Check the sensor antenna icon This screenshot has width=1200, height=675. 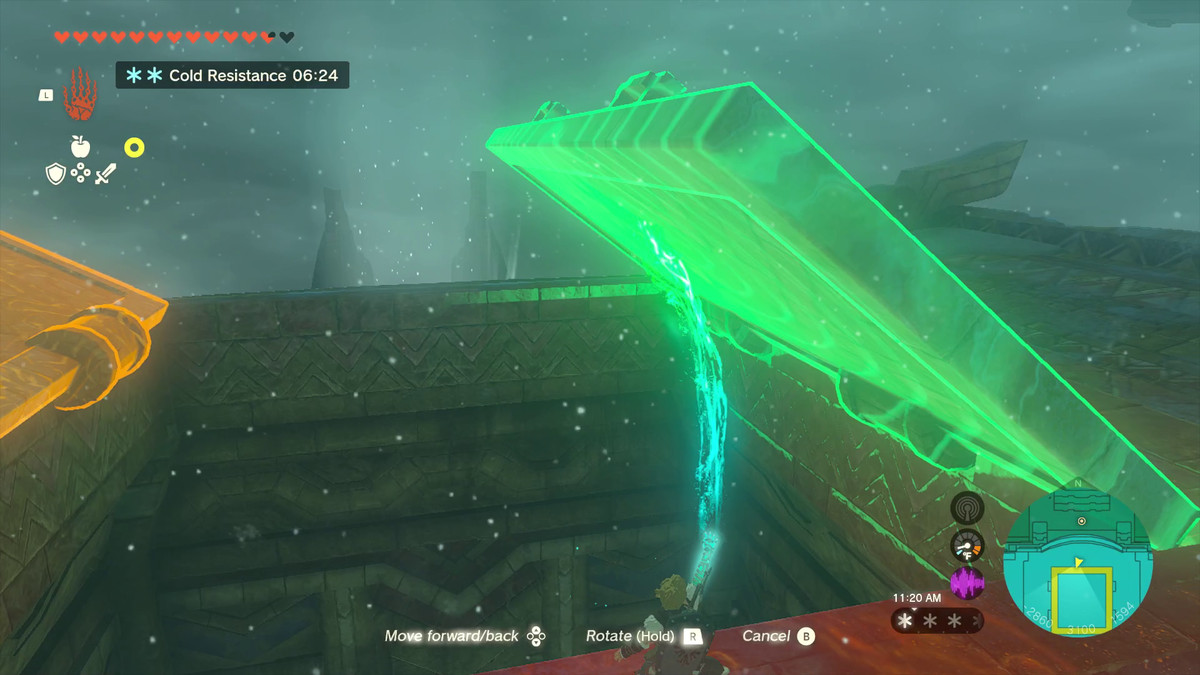click(x=967, y=508)
